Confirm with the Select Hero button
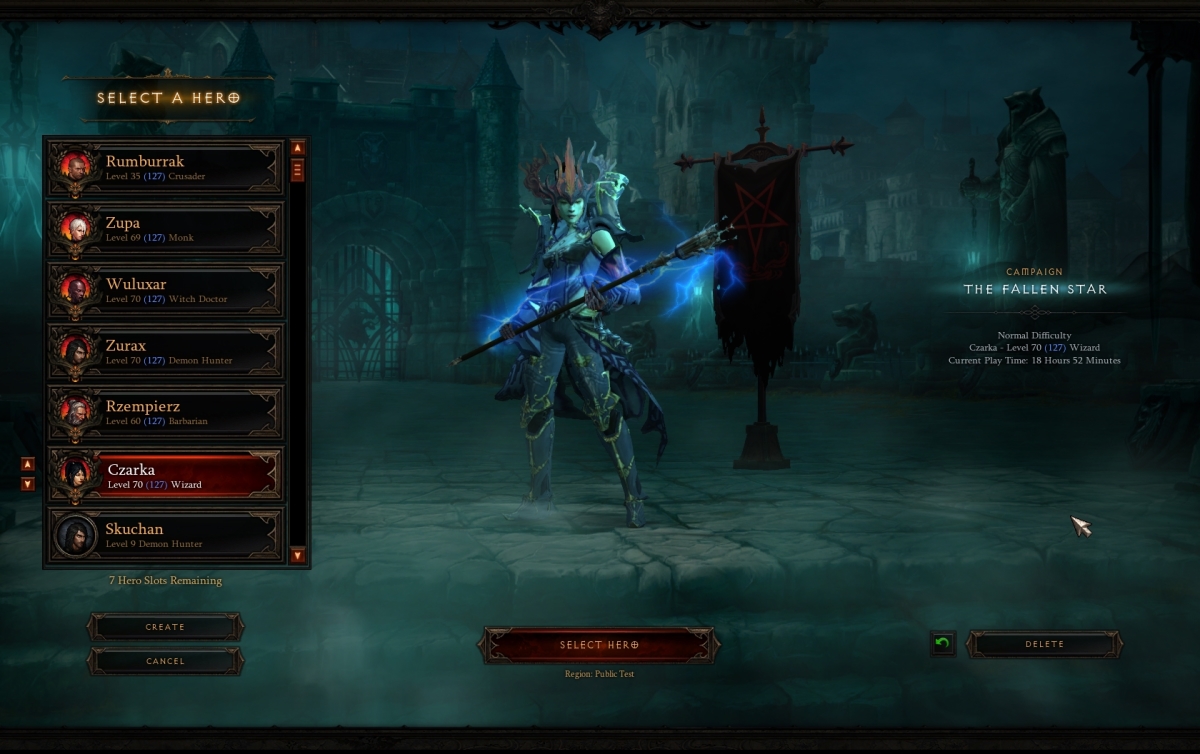The image size is (1200, 754). pos(599,645)
